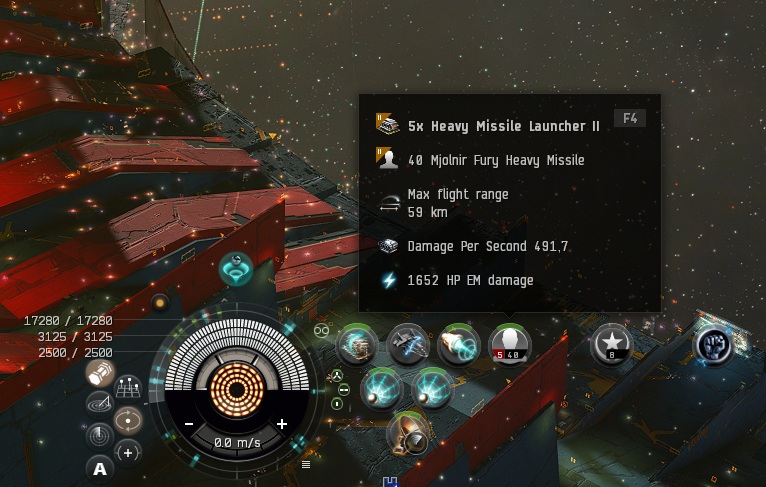
Task: Increase ship speed with plus button
Action: (x=282, y=424)
